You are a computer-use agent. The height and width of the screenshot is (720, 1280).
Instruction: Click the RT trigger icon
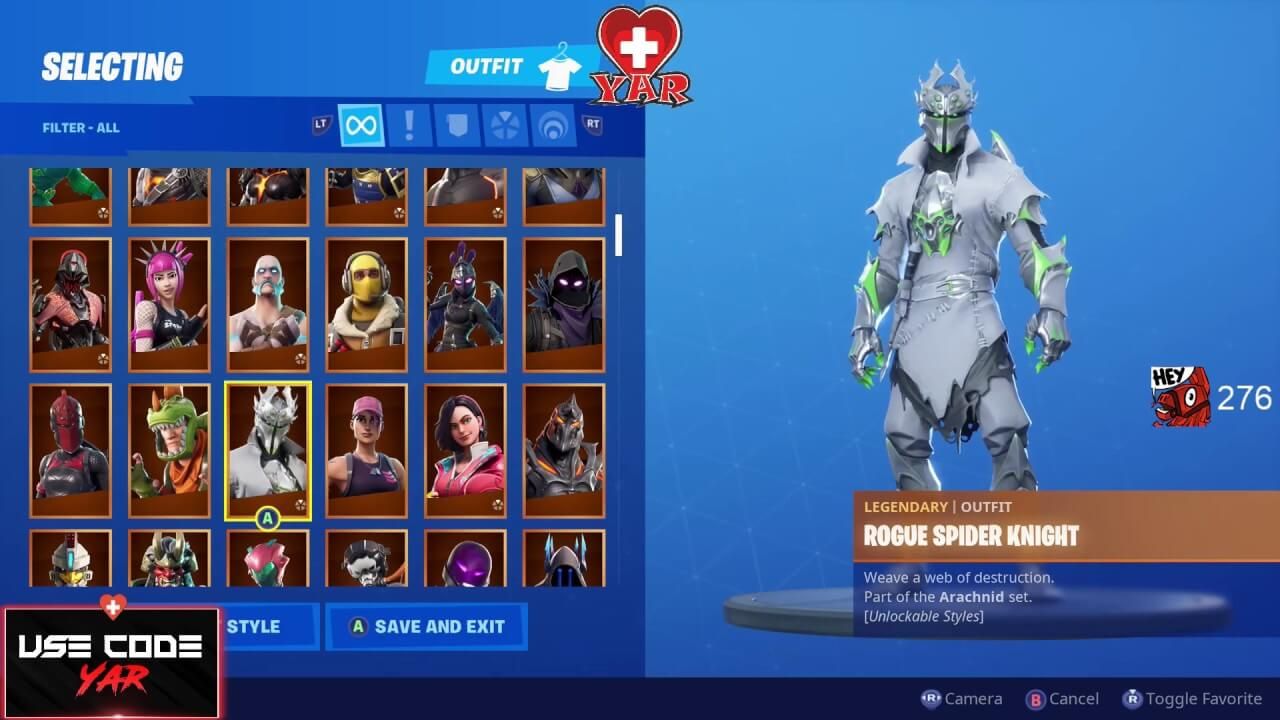tap(592, 126)
